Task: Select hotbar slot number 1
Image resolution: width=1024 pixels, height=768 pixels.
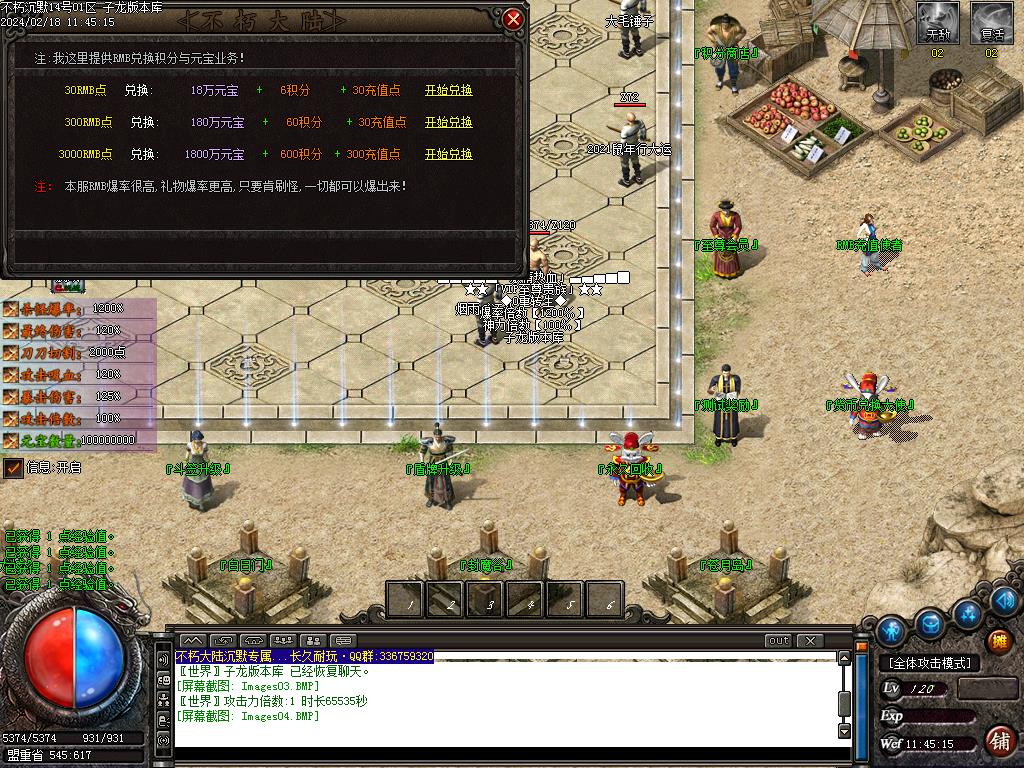Action: [406, 600]
